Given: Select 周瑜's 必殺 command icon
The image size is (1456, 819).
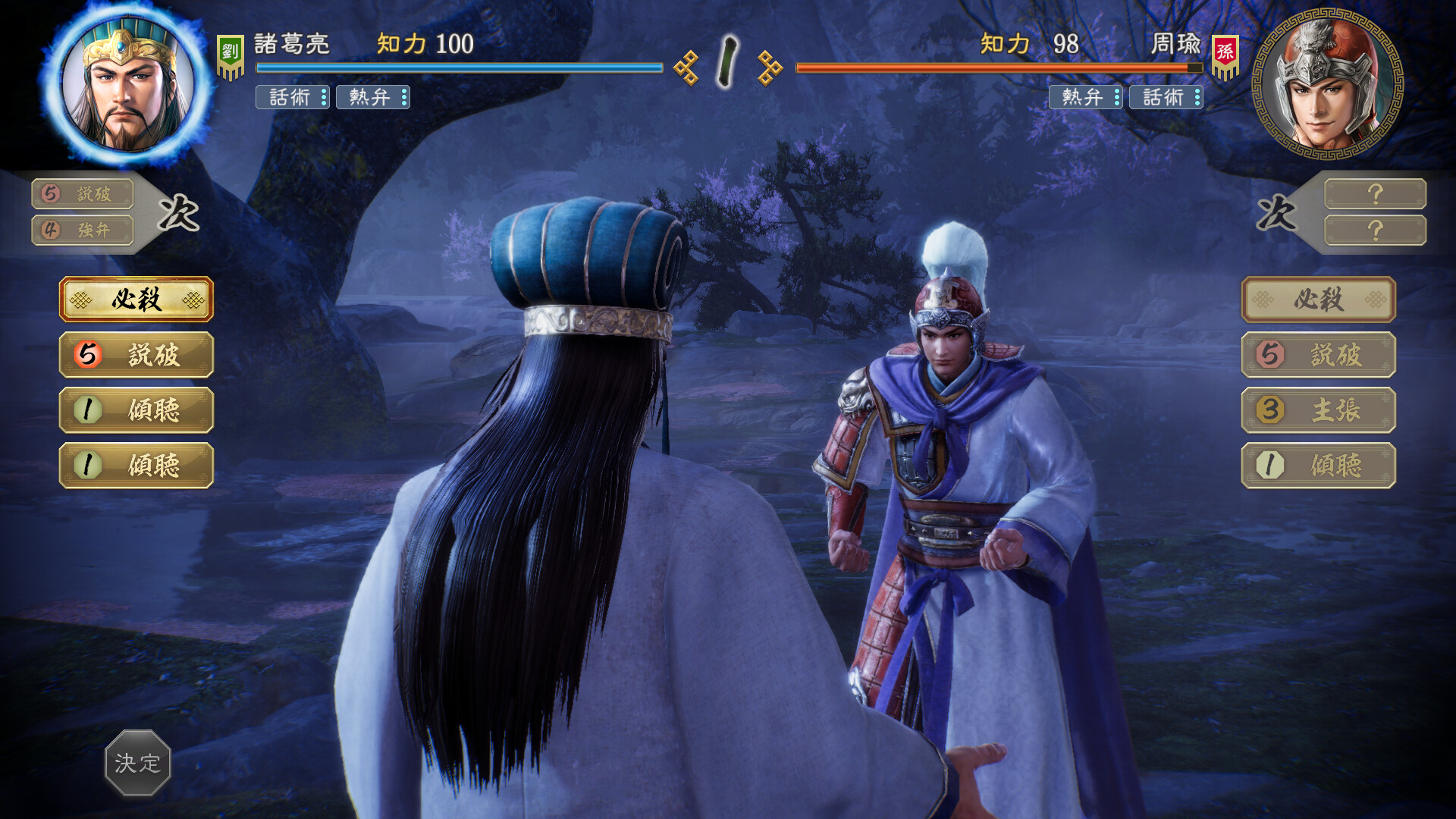Looking at the screenshot, I should pos(1318,300).
